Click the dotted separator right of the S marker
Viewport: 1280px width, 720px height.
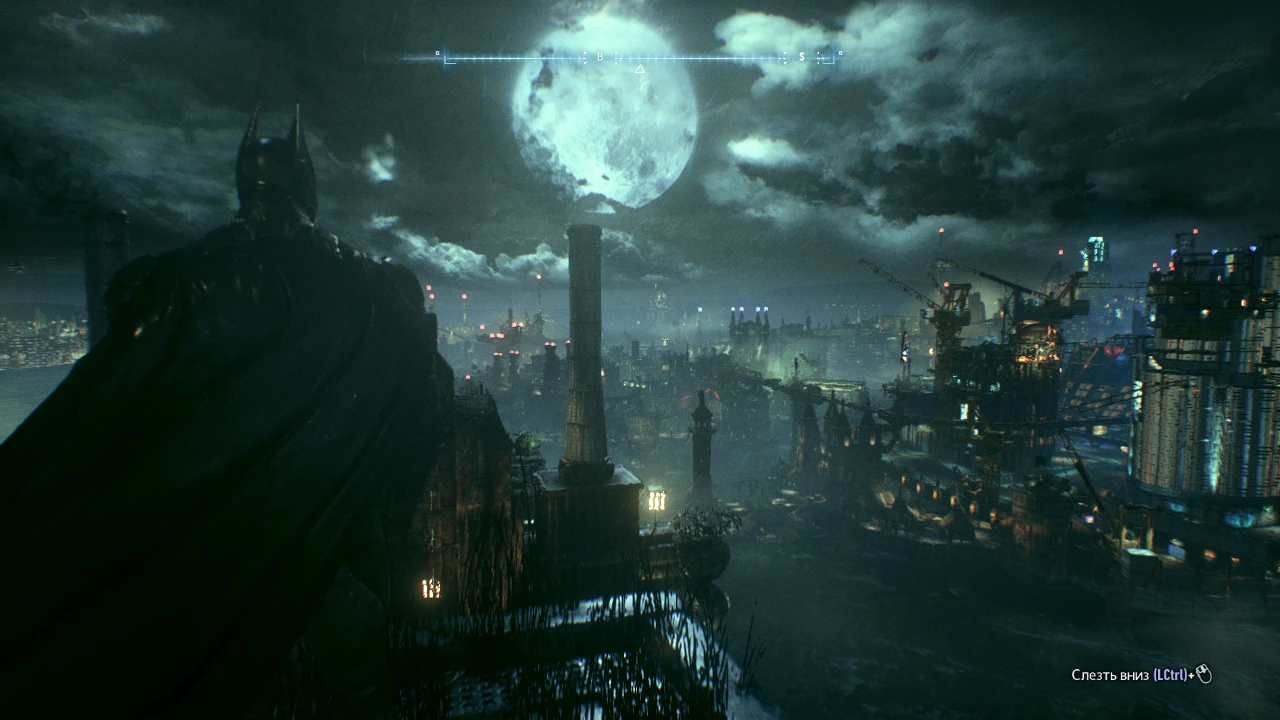click(818, 56)
